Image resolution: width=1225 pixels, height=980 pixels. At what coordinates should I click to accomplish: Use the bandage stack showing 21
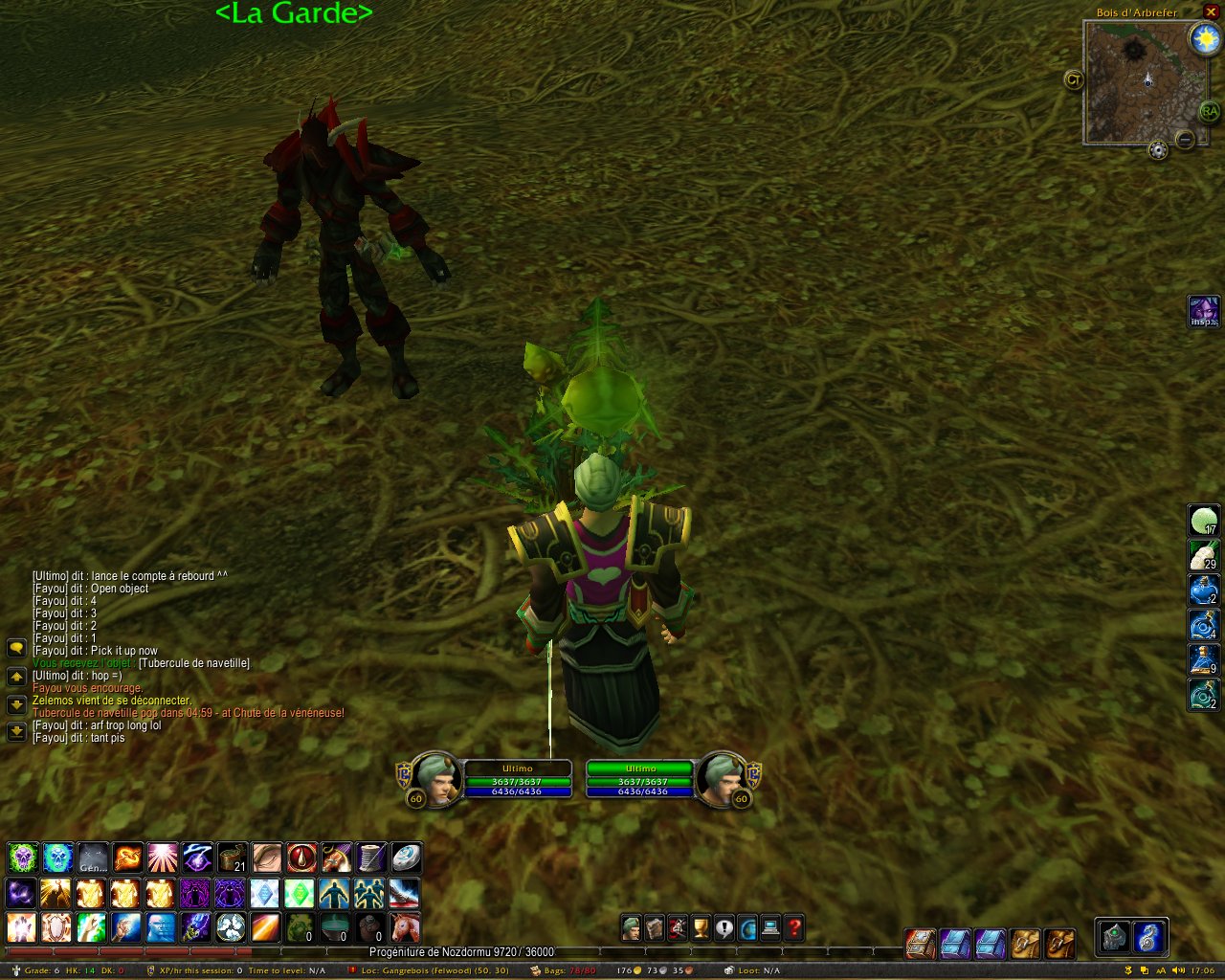coord(233,857)
